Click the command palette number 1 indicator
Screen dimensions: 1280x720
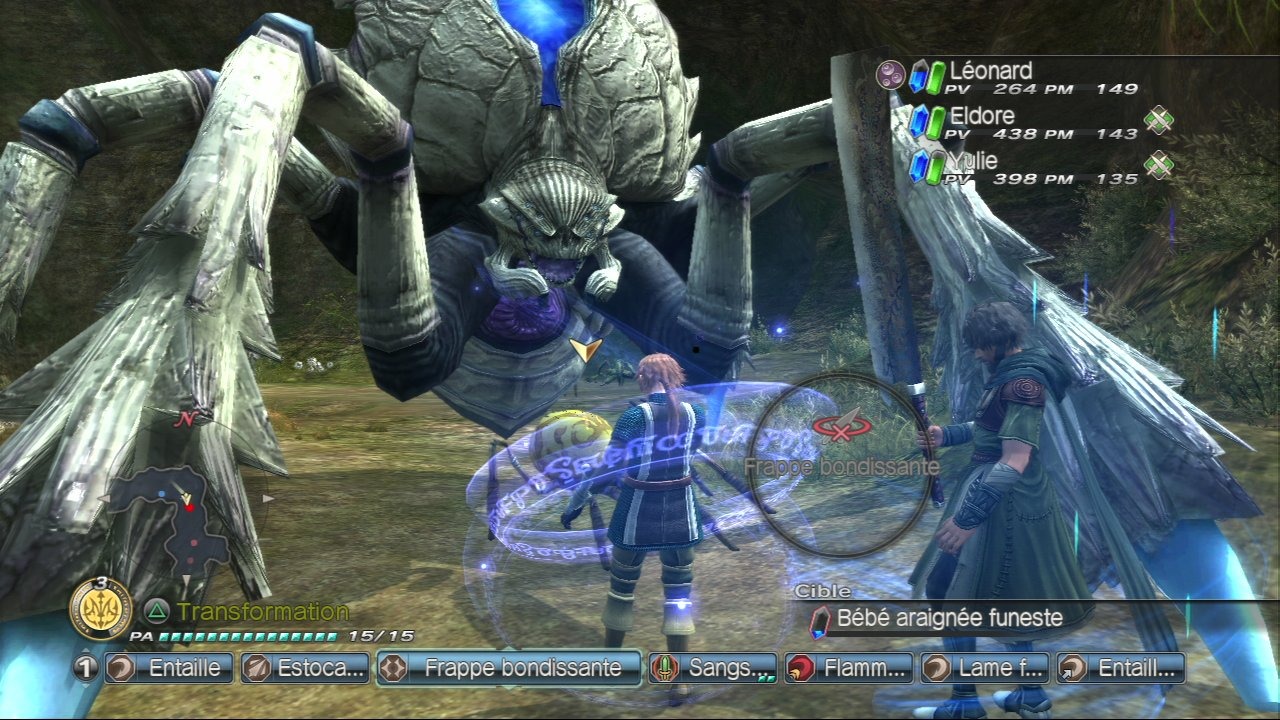[86, 668]
